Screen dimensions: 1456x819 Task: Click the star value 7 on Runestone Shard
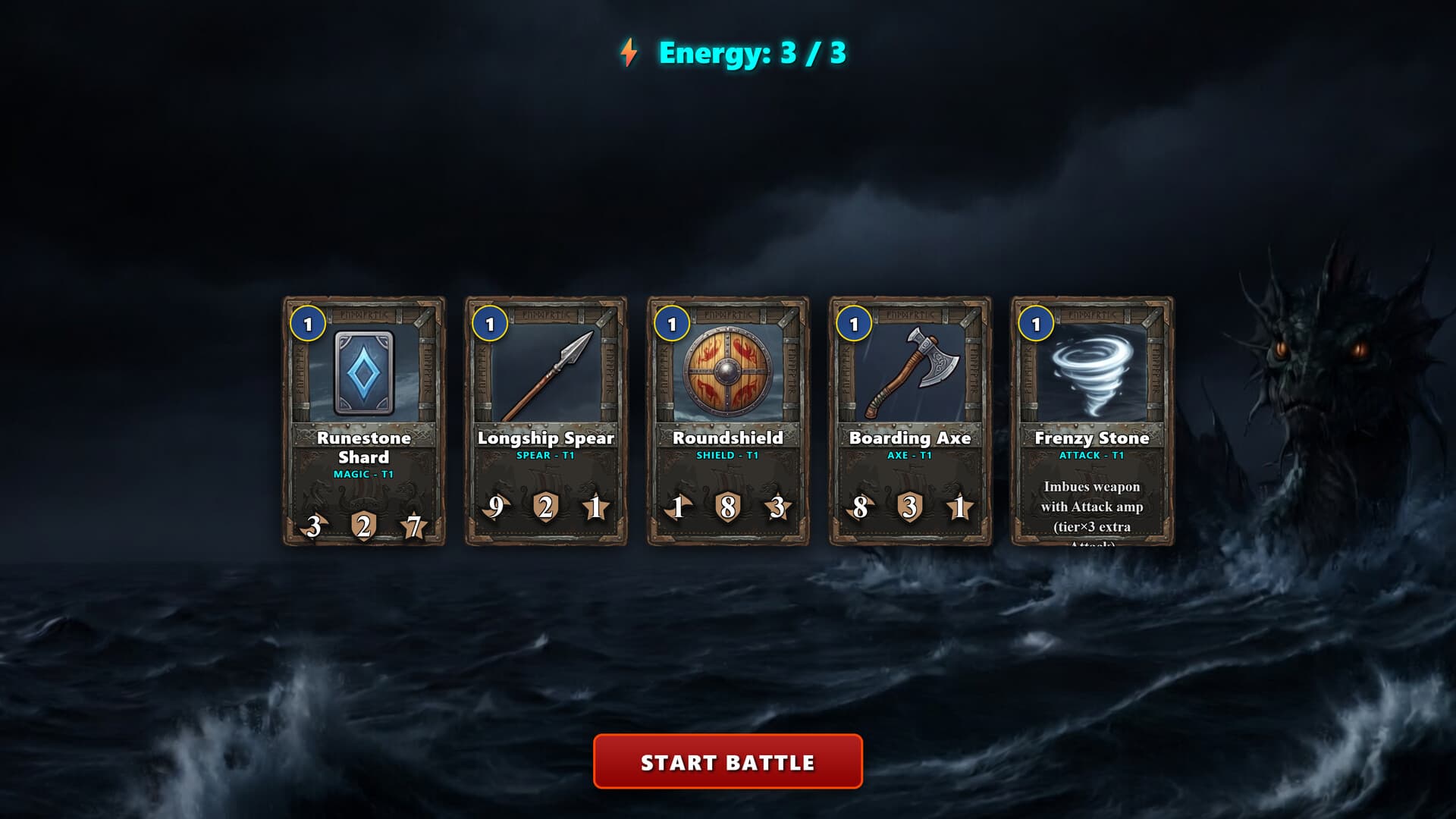tap(413, 525)
